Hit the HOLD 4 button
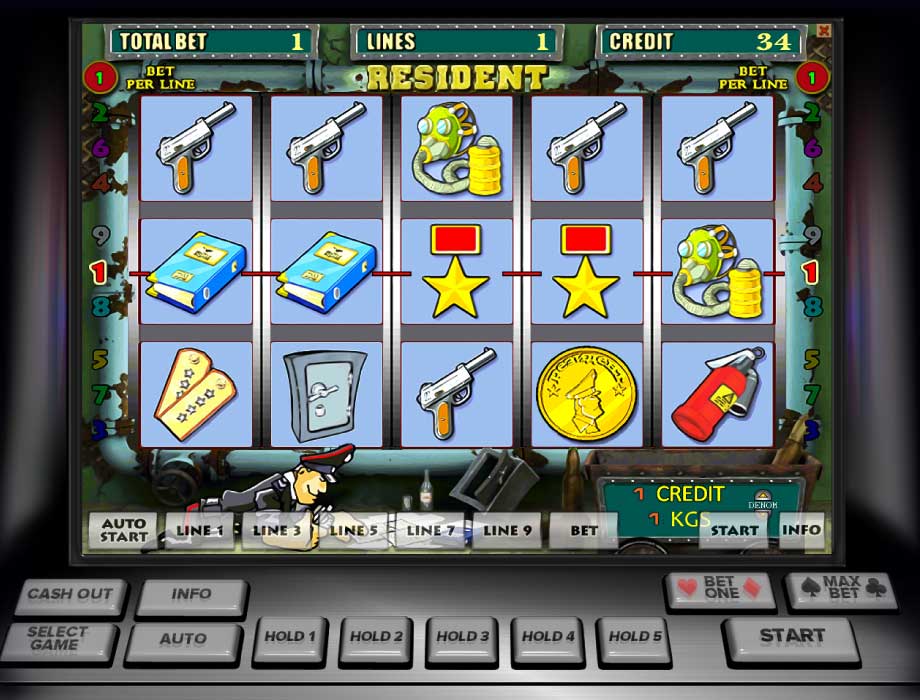Viewport: 920px width, 700px height. (x=549, y=637)
